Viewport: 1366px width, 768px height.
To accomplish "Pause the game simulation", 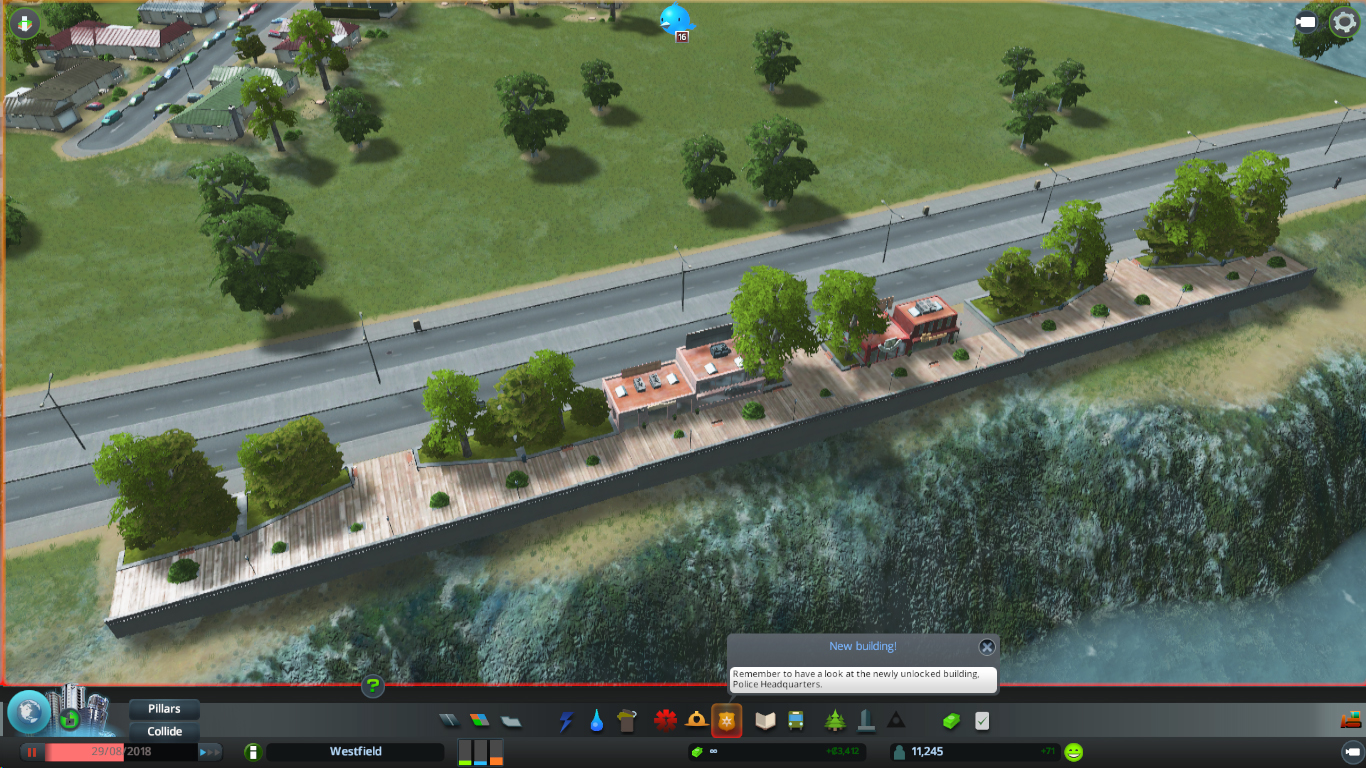I will point(30,751).
